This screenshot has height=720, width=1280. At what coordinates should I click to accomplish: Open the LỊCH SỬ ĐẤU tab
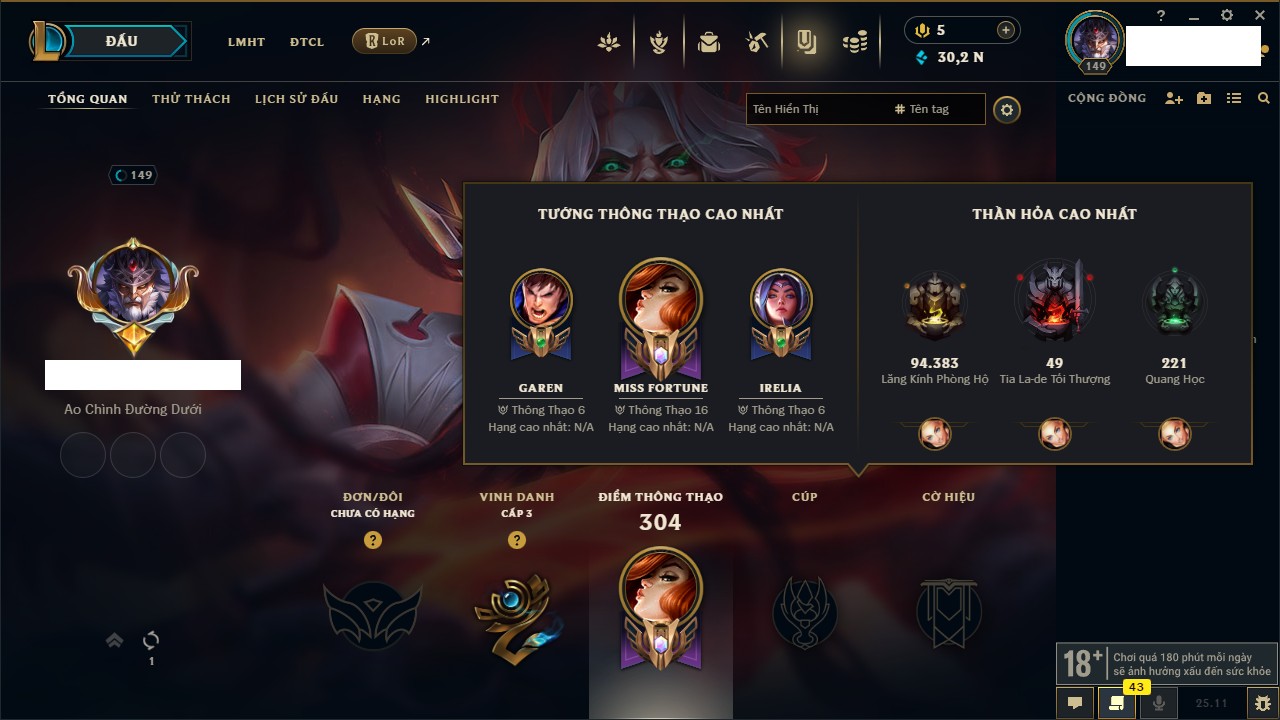296,99
